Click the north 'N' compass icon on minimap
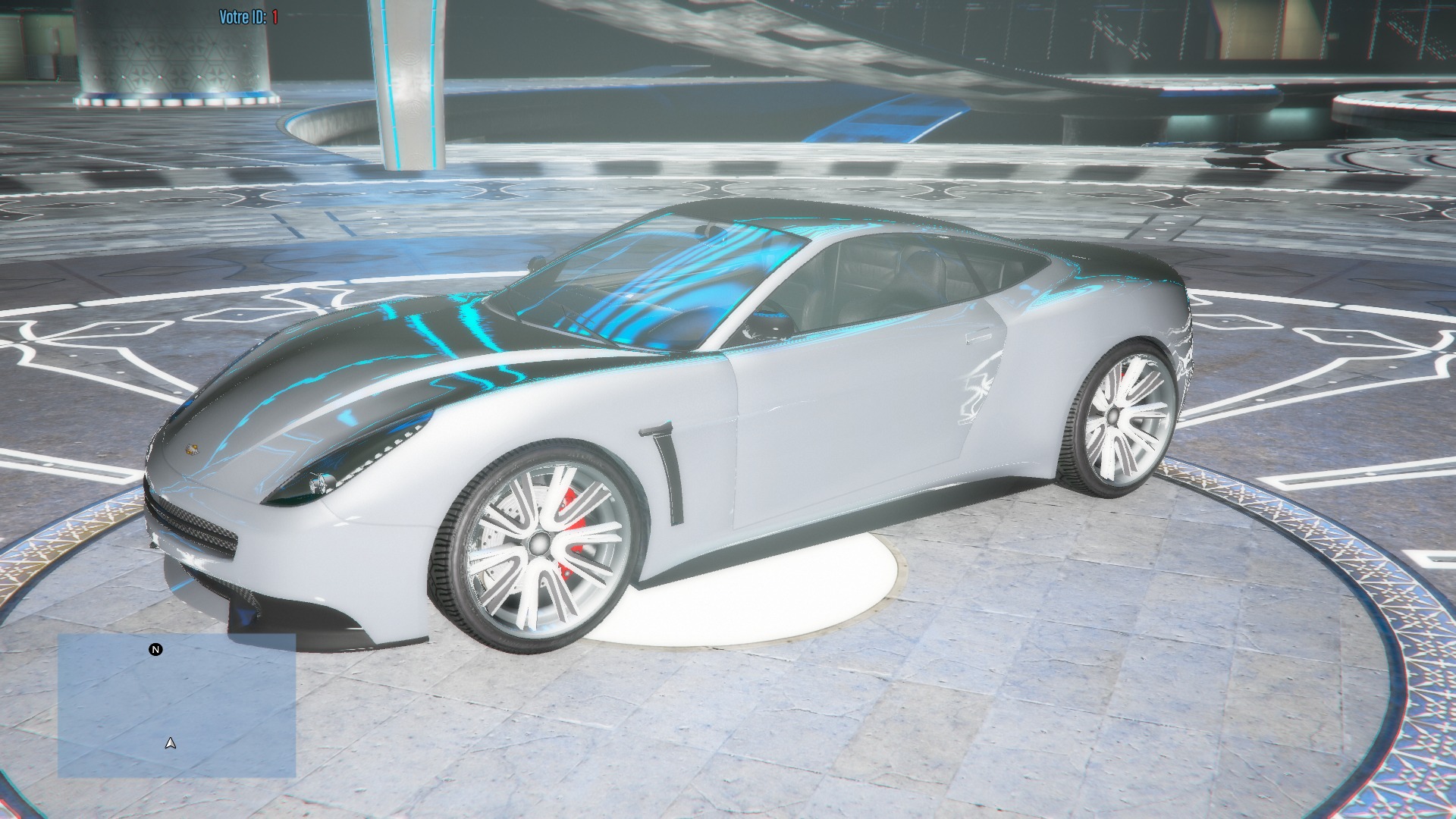1456x819 pixels. pos(155,649)
